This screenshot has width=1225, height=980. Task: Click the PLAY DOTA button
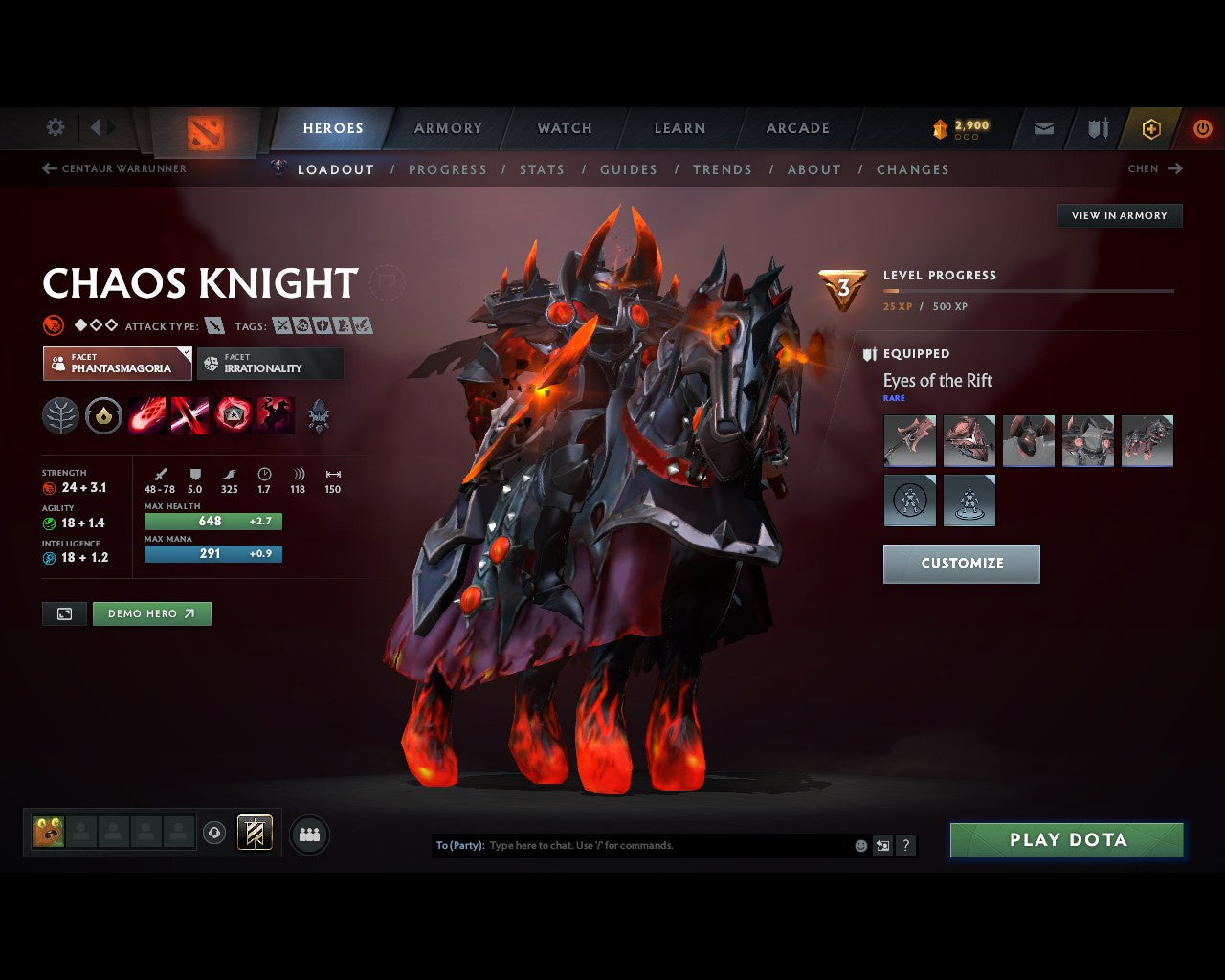[x=1066, y=839]
